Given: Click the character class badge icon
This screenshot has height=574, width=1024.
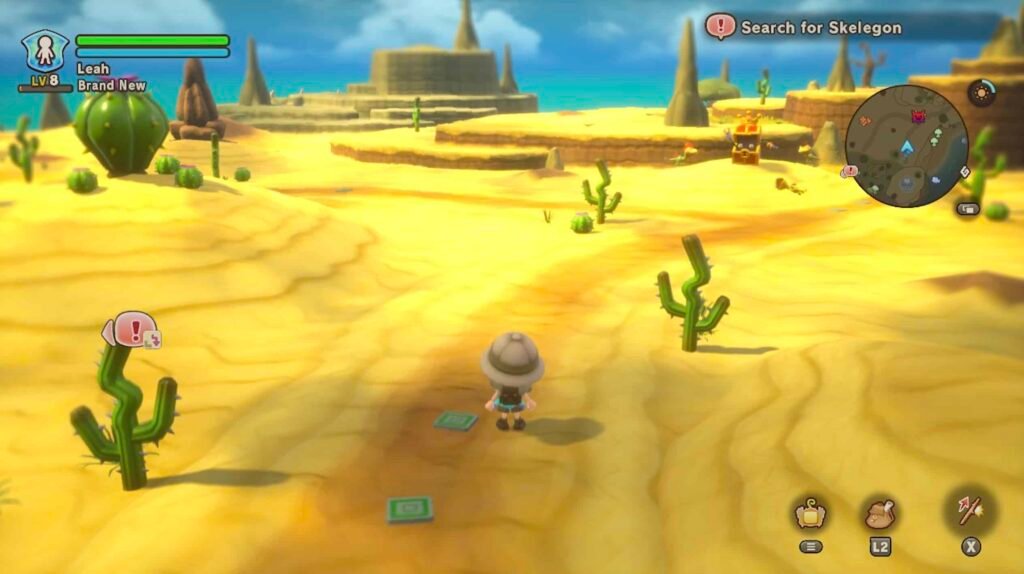Looking at the screenshot, I should 45,50.
